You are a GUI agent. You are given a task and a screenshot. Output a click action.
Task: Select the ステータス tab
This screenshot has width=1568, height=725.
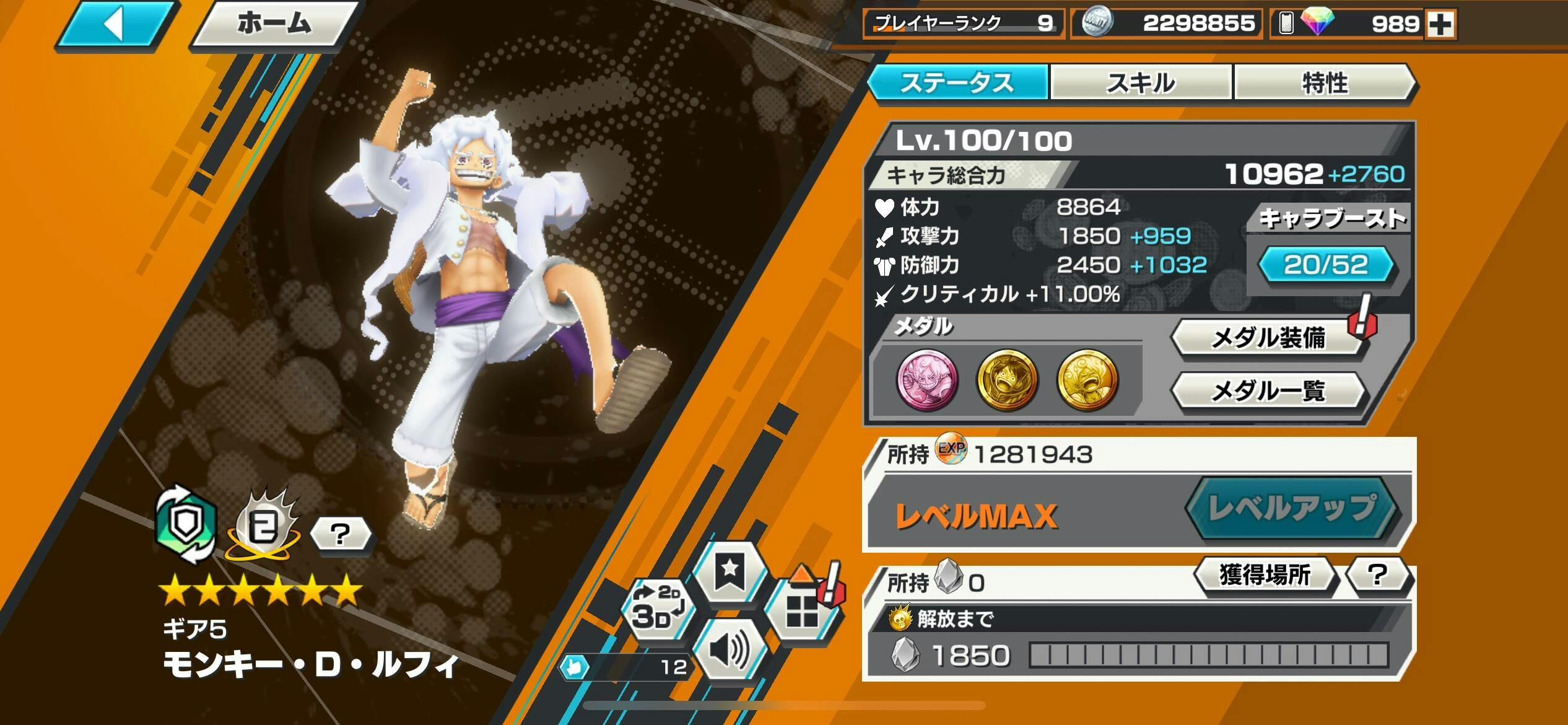[x=957, y=82]
